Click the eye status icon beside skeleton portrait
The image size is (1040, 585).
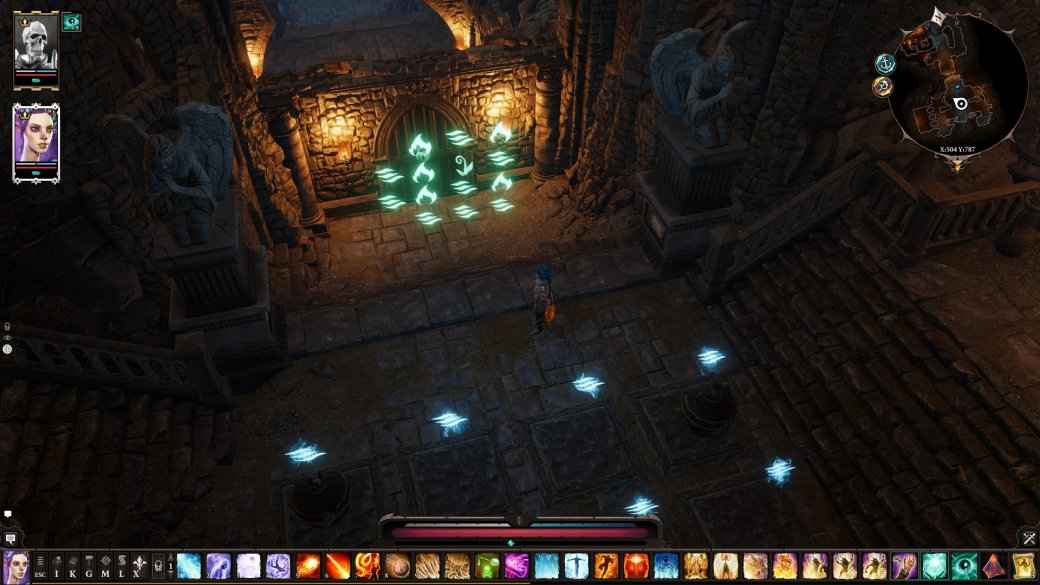(x=71, y=22)
